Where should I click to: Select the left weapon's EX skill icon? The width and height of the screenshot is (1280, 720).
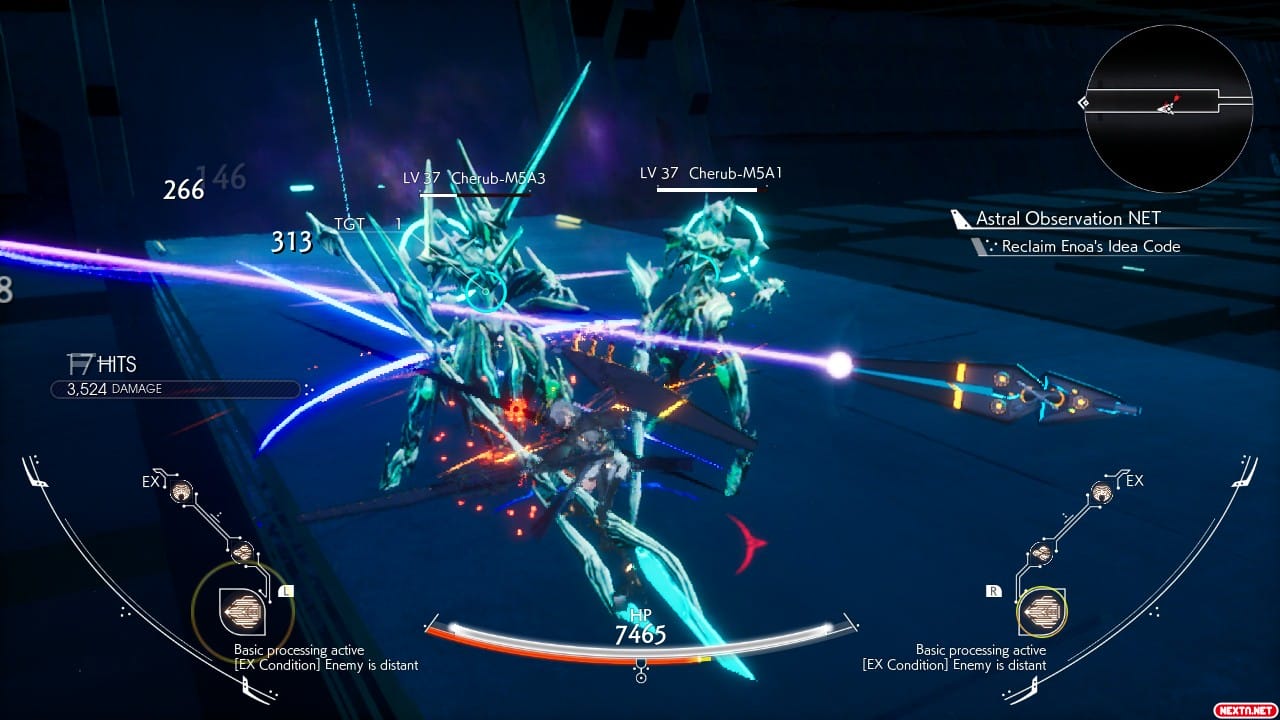coord(181,490)
